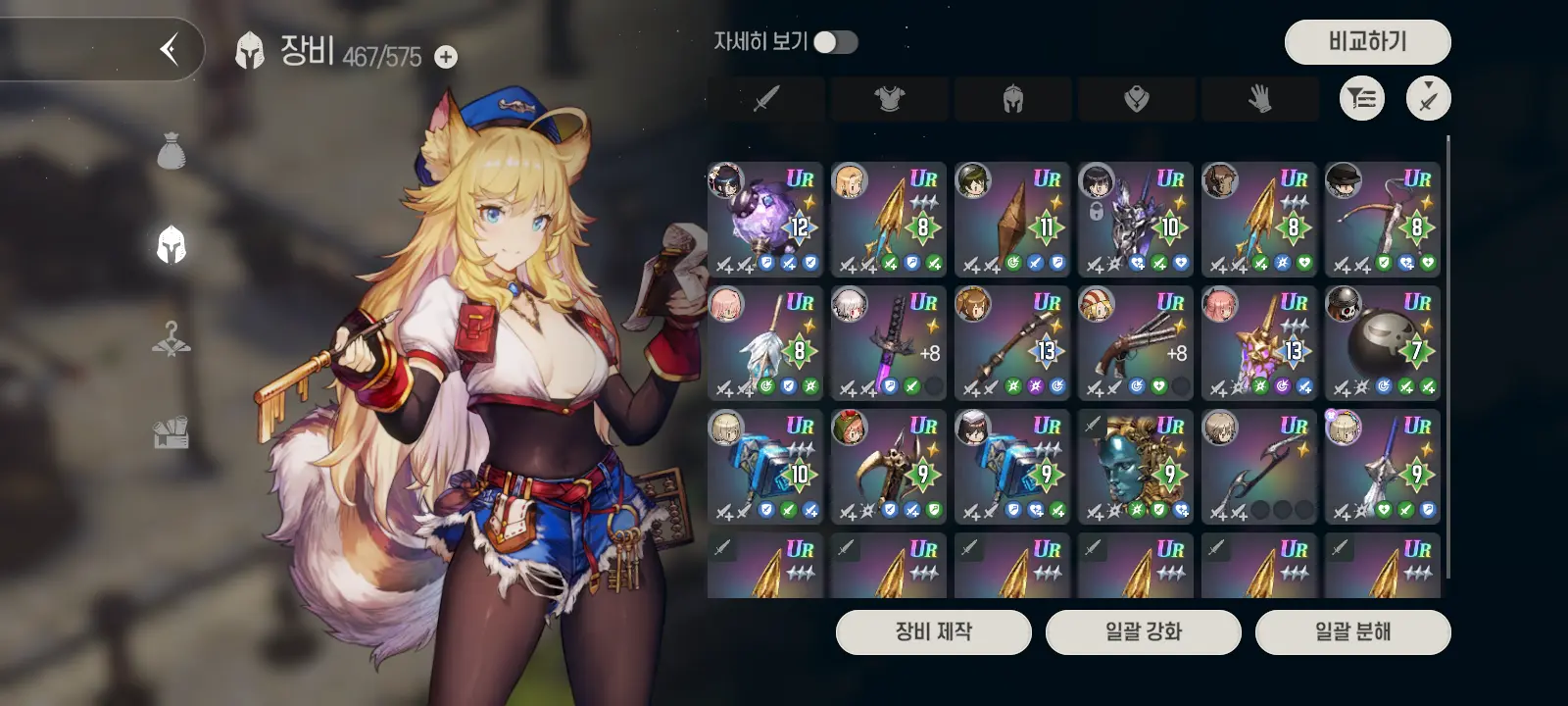Select the clothes hanger costume side menu
The width and height of the screenshot is (1568, 706).
pyautogui.click(x=171, y=338)
